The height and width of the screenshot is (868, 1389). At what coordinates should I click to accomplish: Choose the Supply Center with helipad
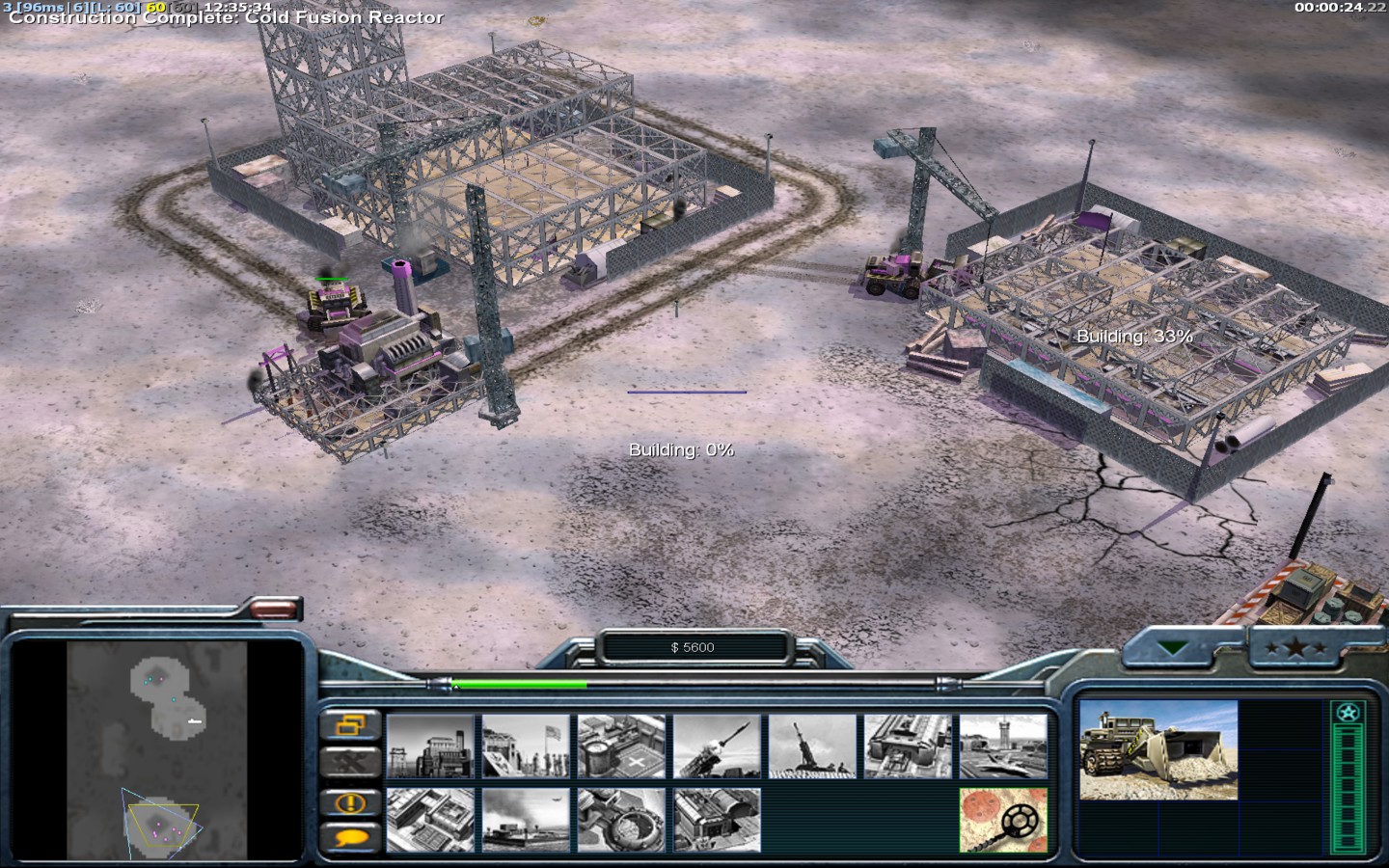point(621,746)
